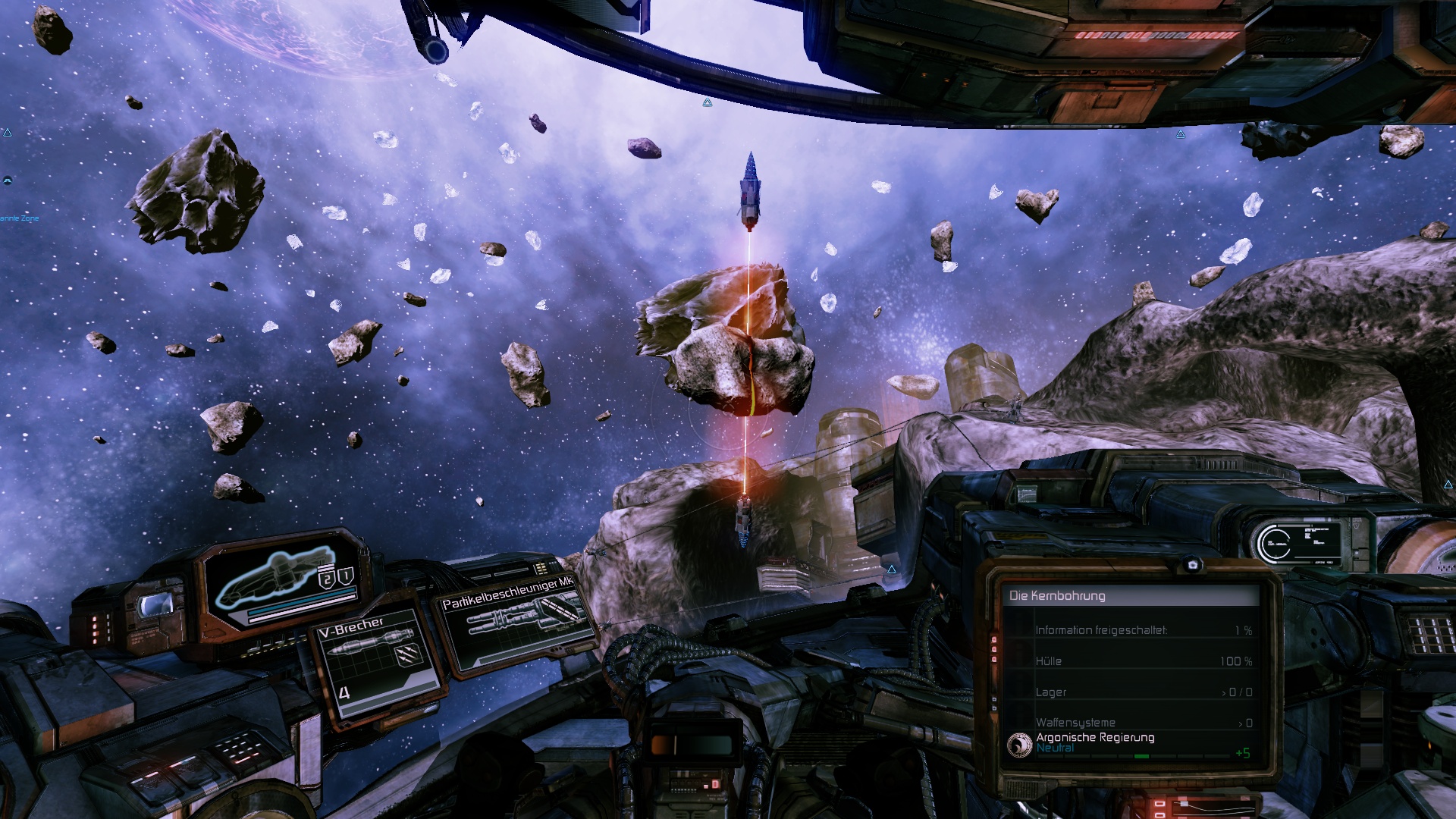Open the ship status display with shield badges
This screenshot has width=1456, height=819.
click(x=284, y=579)
